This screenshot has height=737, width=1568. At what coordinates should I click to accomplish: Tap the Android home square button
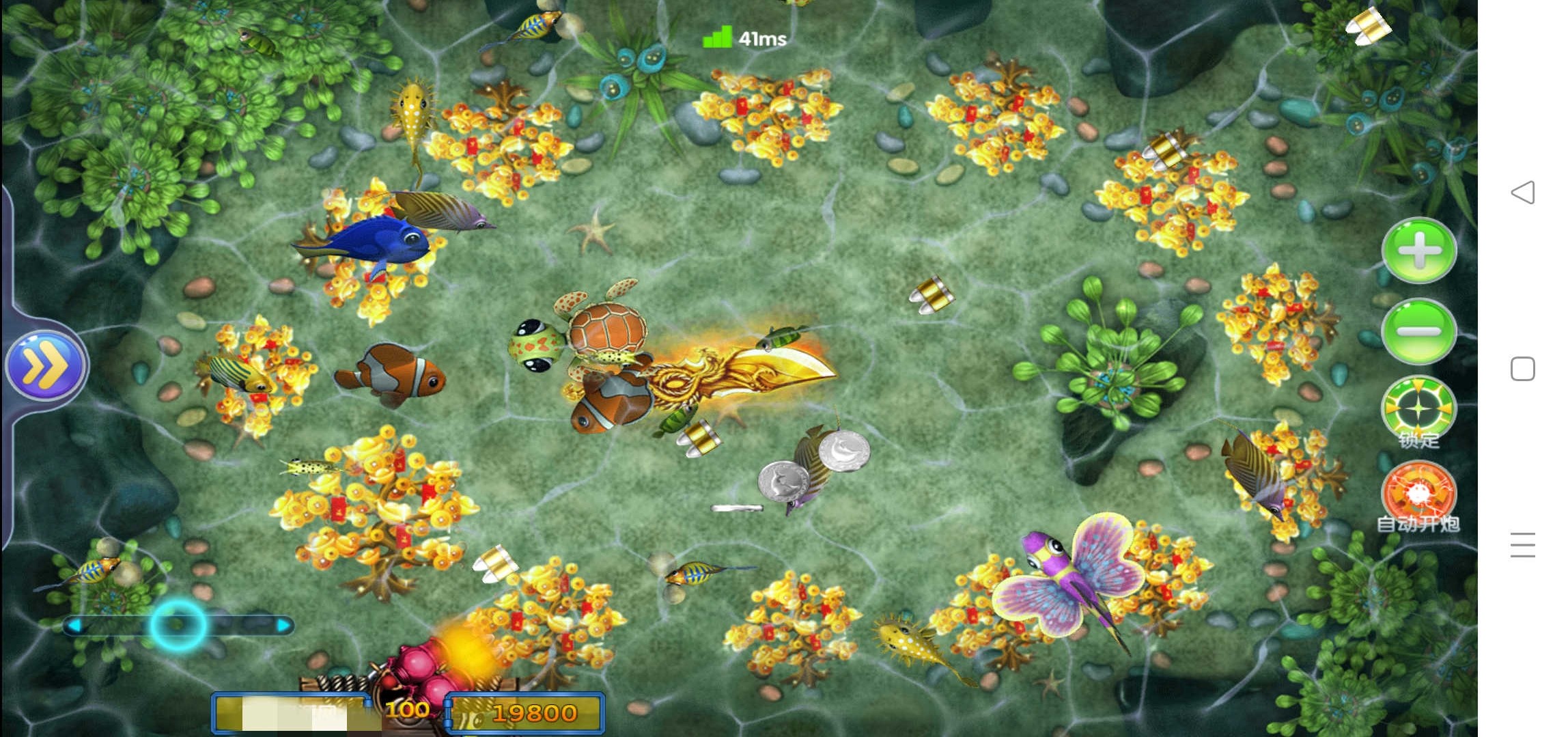(x=1523, y=369)
